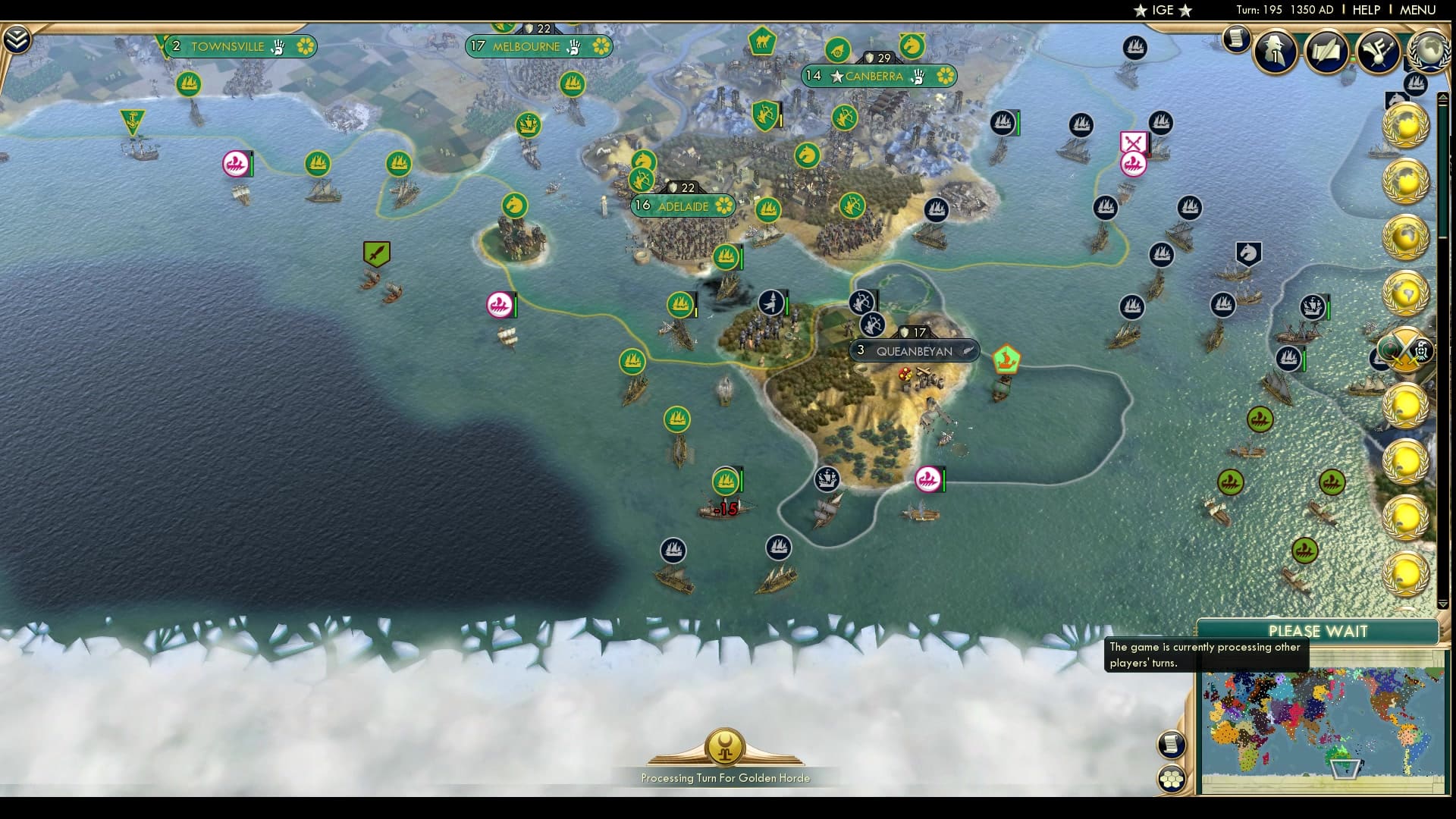The image size is (1456, 819).
Task: Open Canberra by clicking its city name
Action: [x=872, y=76]
